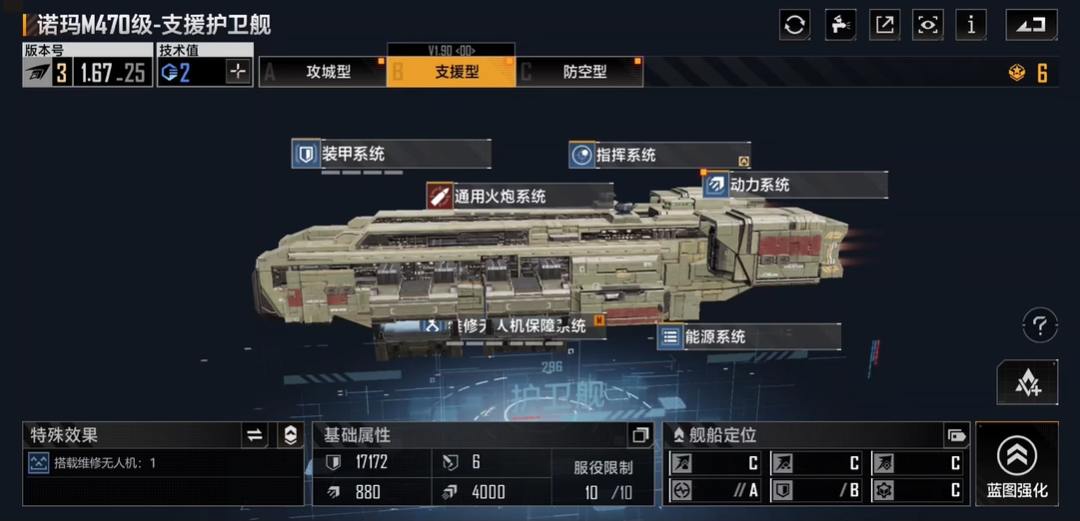Screen dimensions: 1080x521
Task: Click the circular arrows refresh icon
Action: [x=795, y=25]
